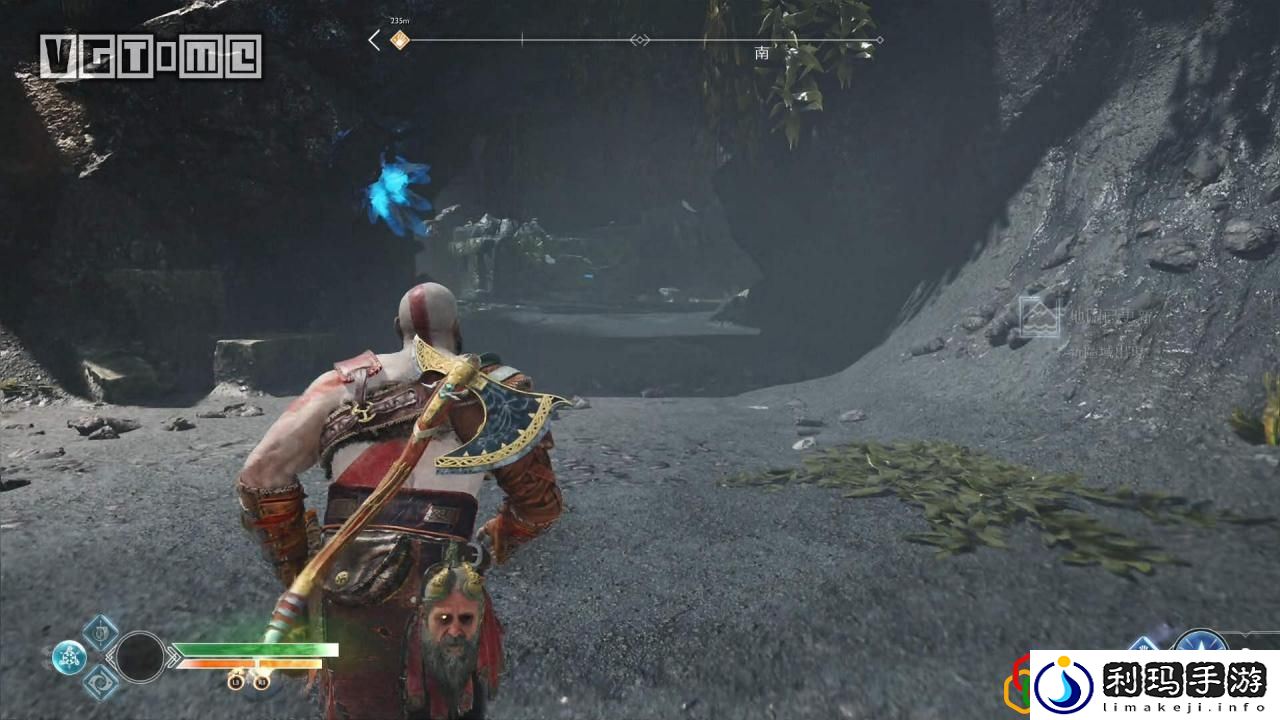This screenshot has height=720, width=1280.
Task: Select the compass centre diamond indicator
Action: (639, 41)
